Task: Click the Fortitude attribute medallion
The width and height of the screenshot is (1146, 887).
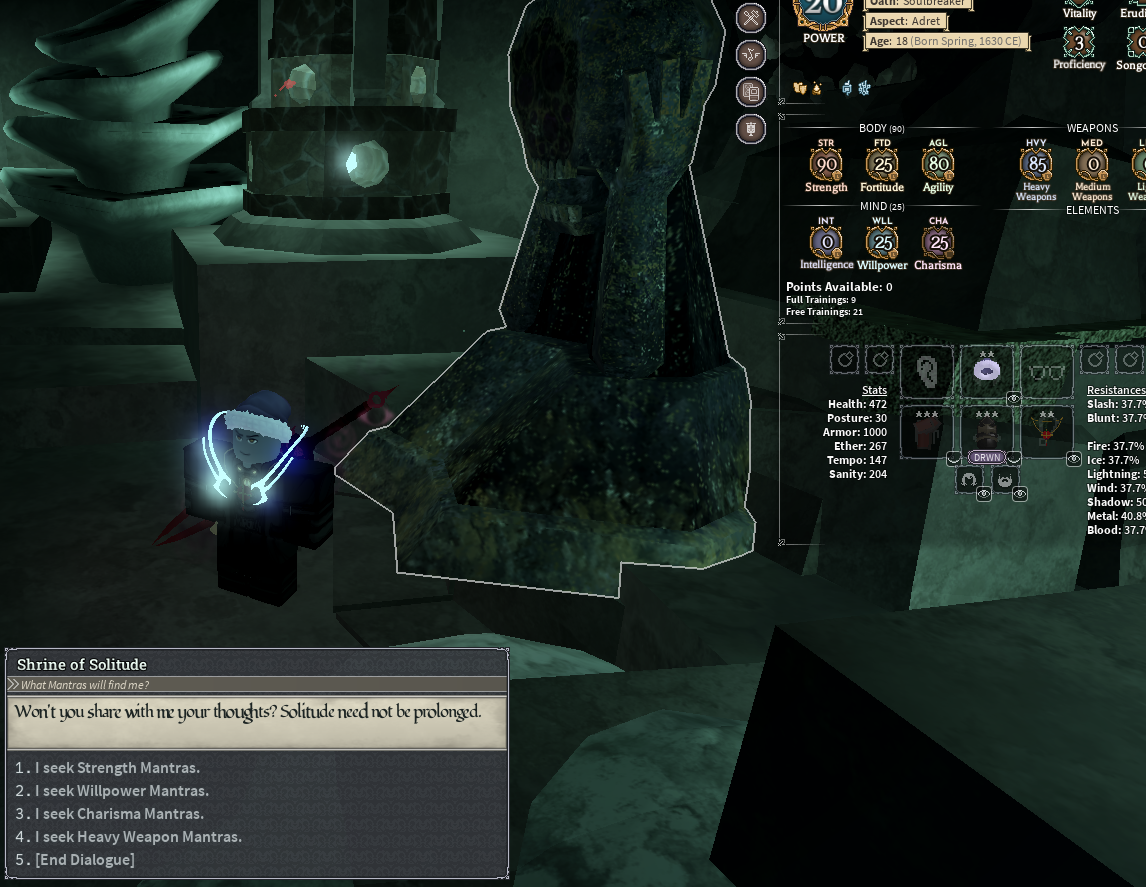Action: pos(882,165)
